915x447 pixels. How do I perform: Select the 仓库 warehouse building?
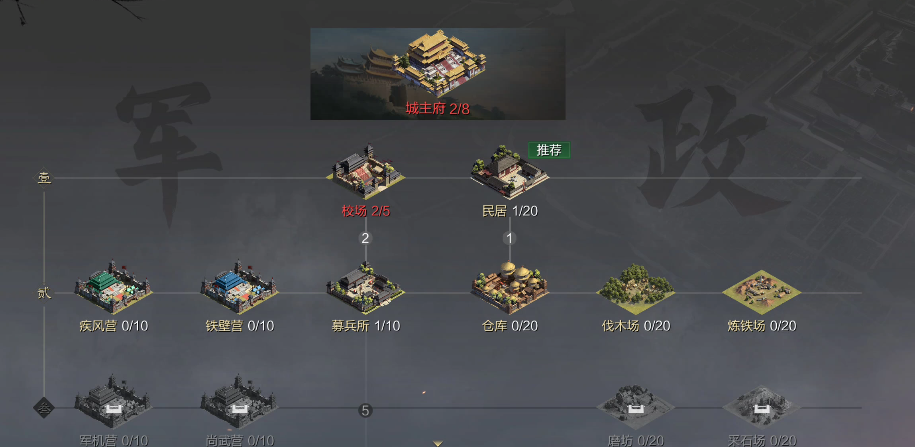point(510,288)
